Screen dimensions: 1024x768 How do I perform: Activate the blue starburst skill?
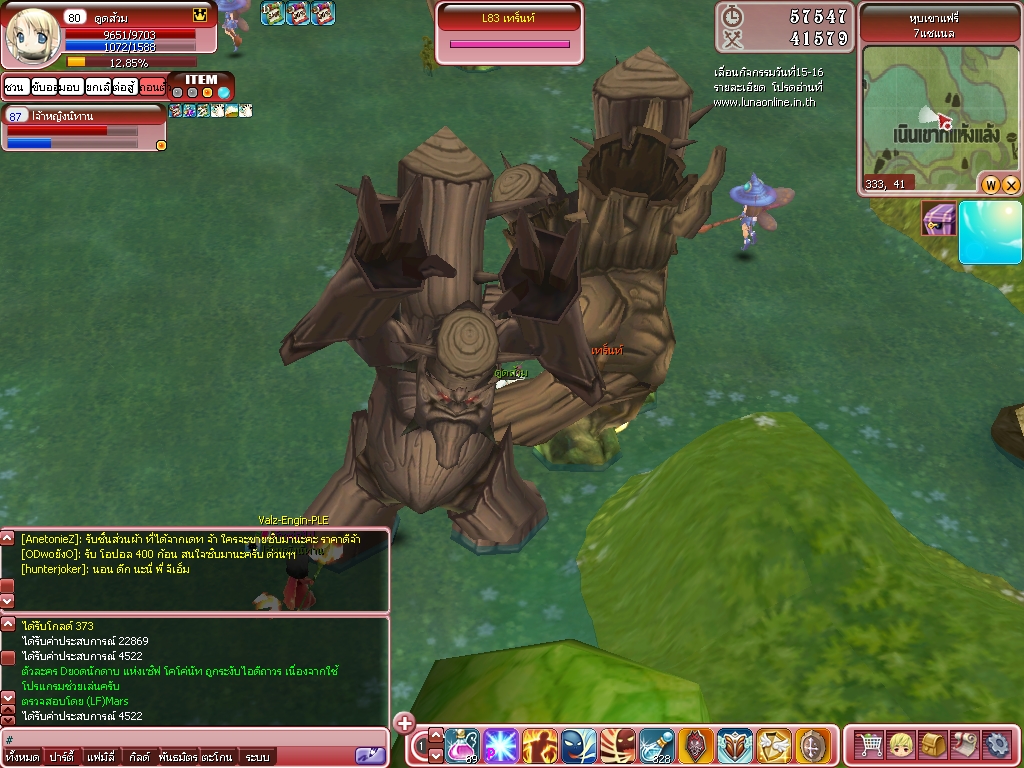tap(501, 745)
